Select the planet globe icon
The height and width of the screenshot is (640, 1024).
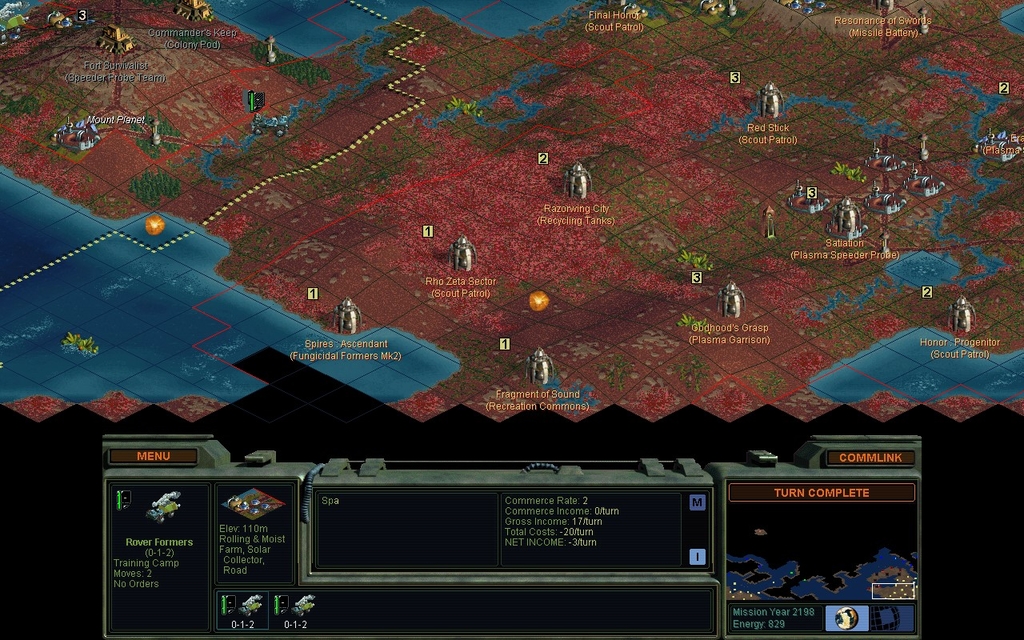[846, 618]
